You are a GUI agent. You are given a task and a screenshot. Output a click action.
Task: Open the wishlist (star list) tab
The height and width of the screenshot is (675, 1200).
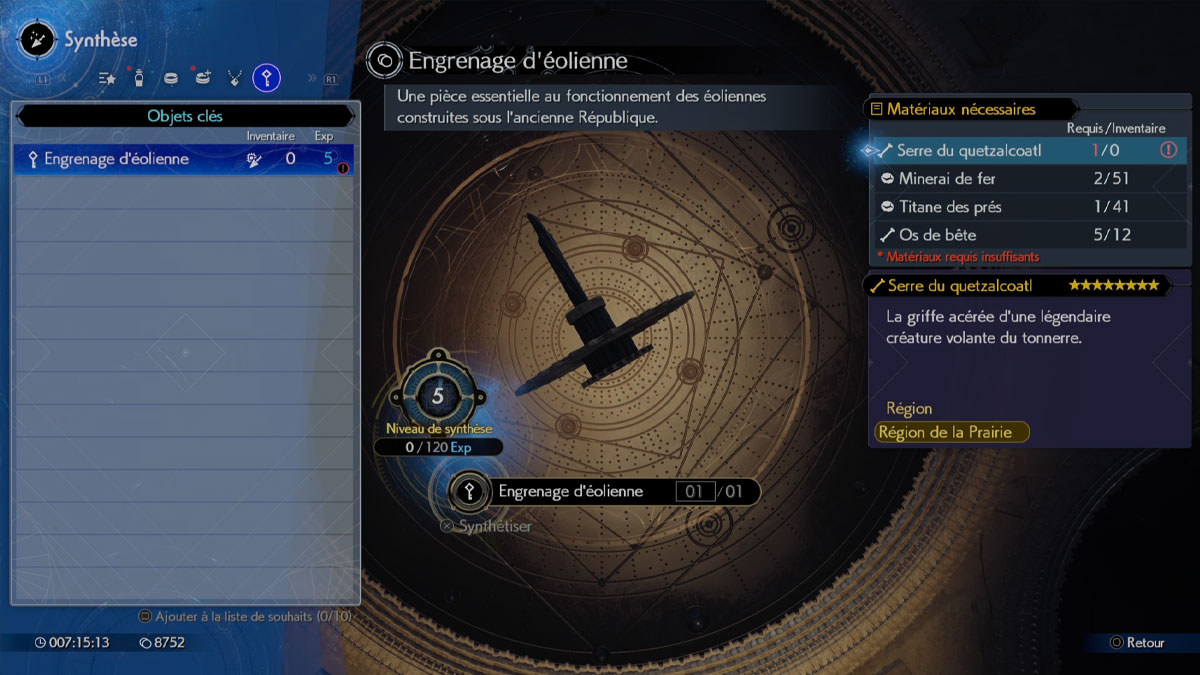[108, 77]
